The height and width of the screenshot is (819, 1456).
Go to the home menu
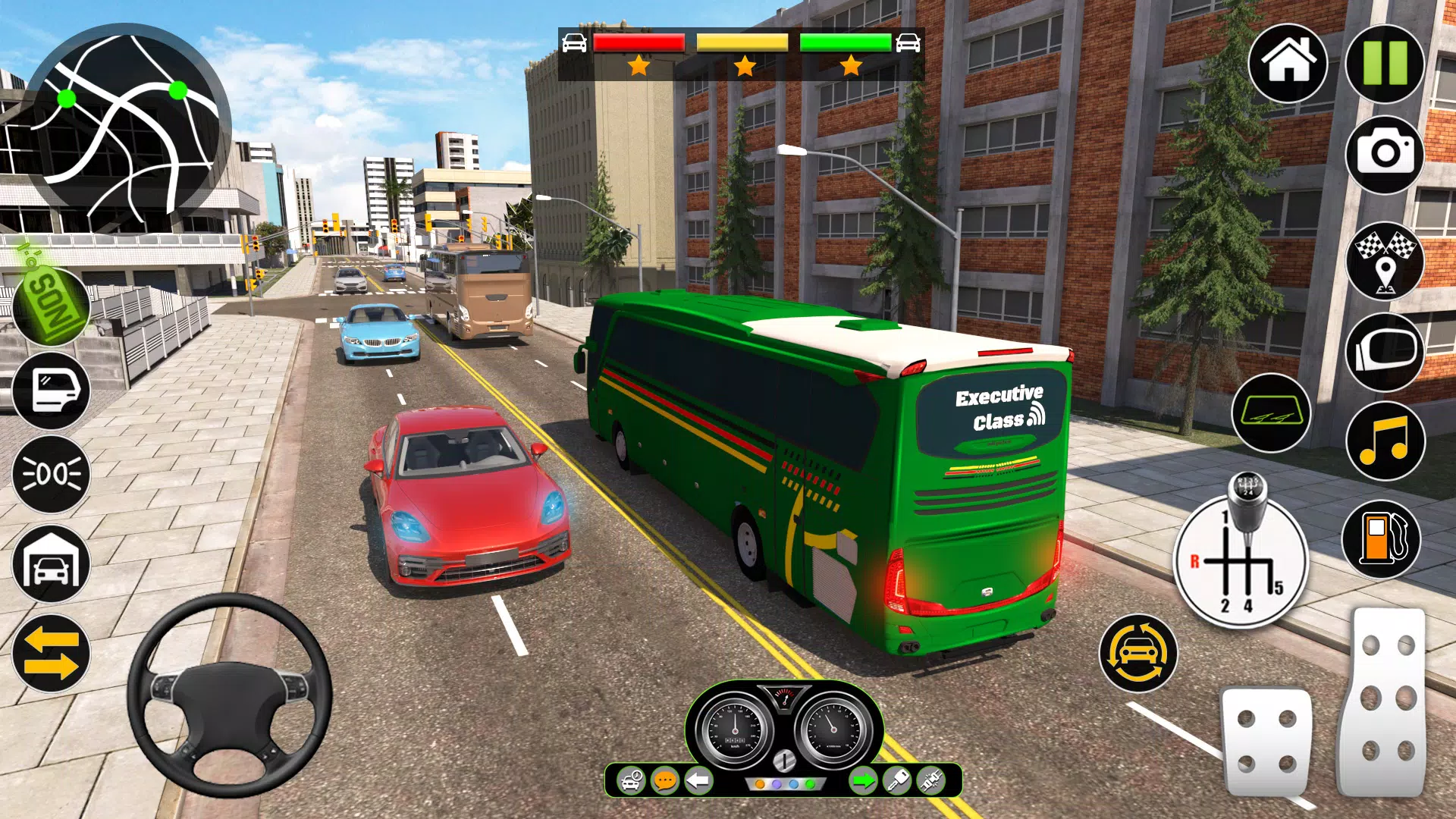[1288, 63]
